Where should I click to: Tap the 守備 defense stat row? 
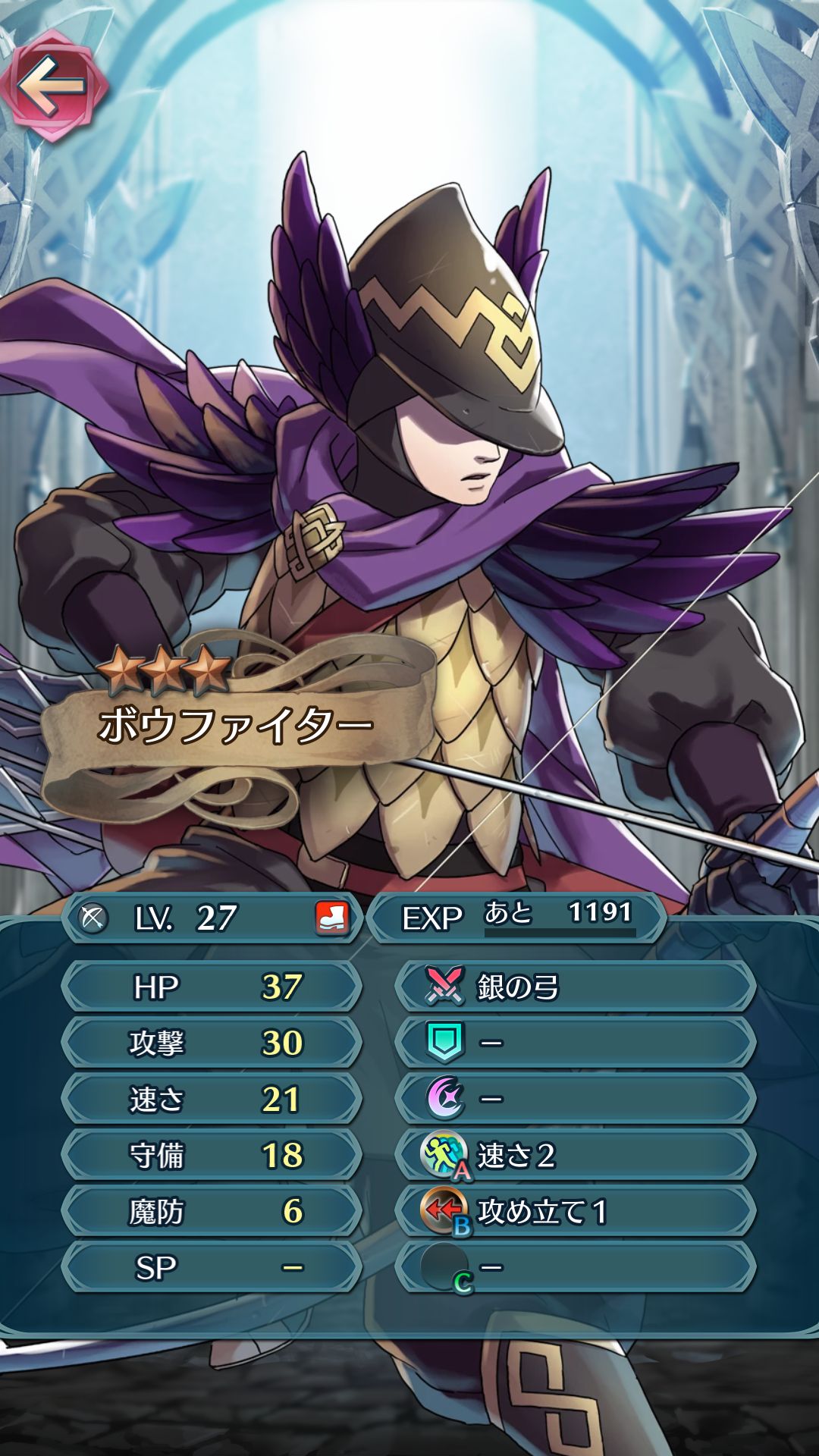(211, 1155)
